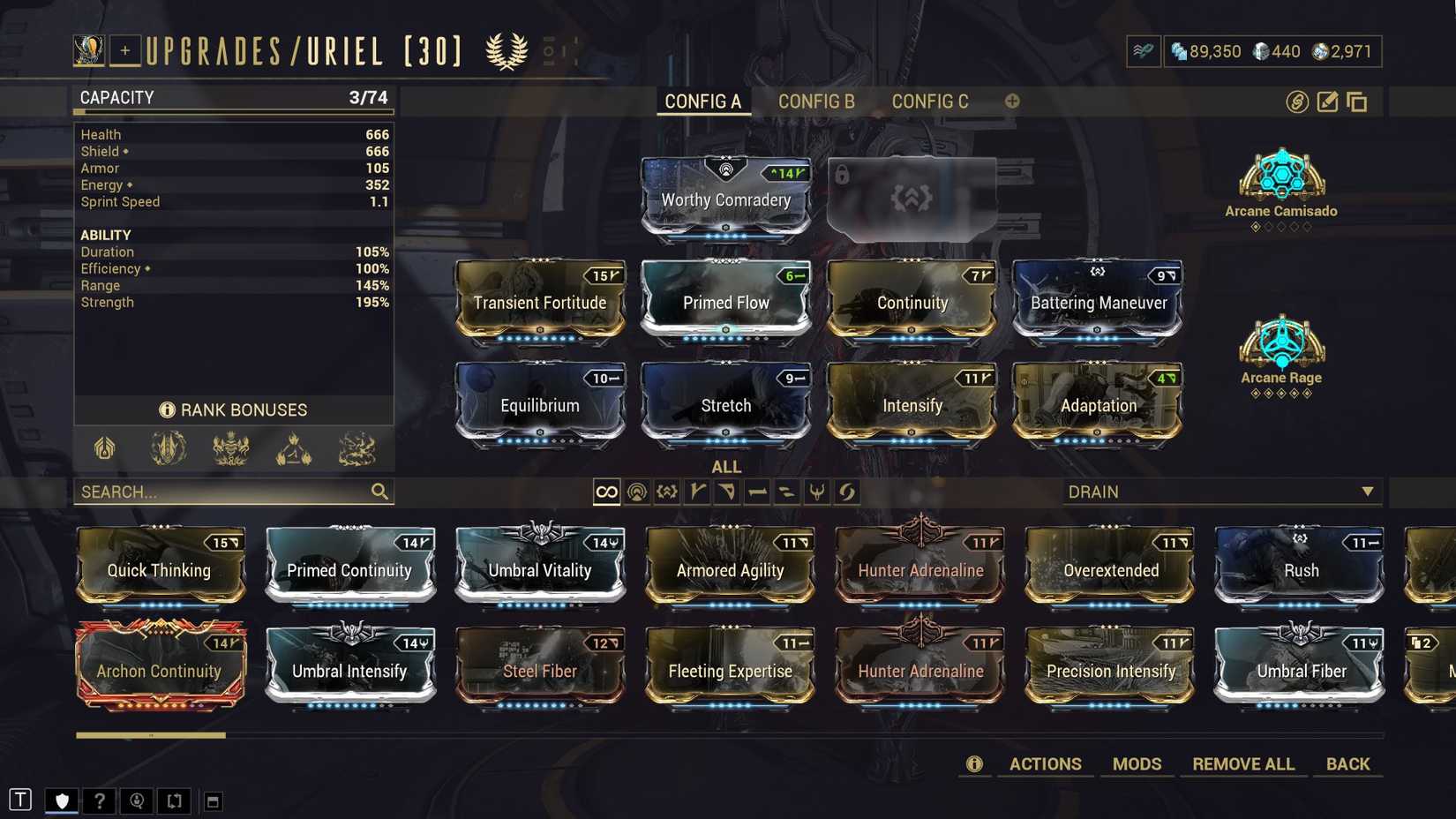Viewport: 1456px width, 819px height.
Task: Click the REMOVE ALL button
Action: tap(1243, 764)
